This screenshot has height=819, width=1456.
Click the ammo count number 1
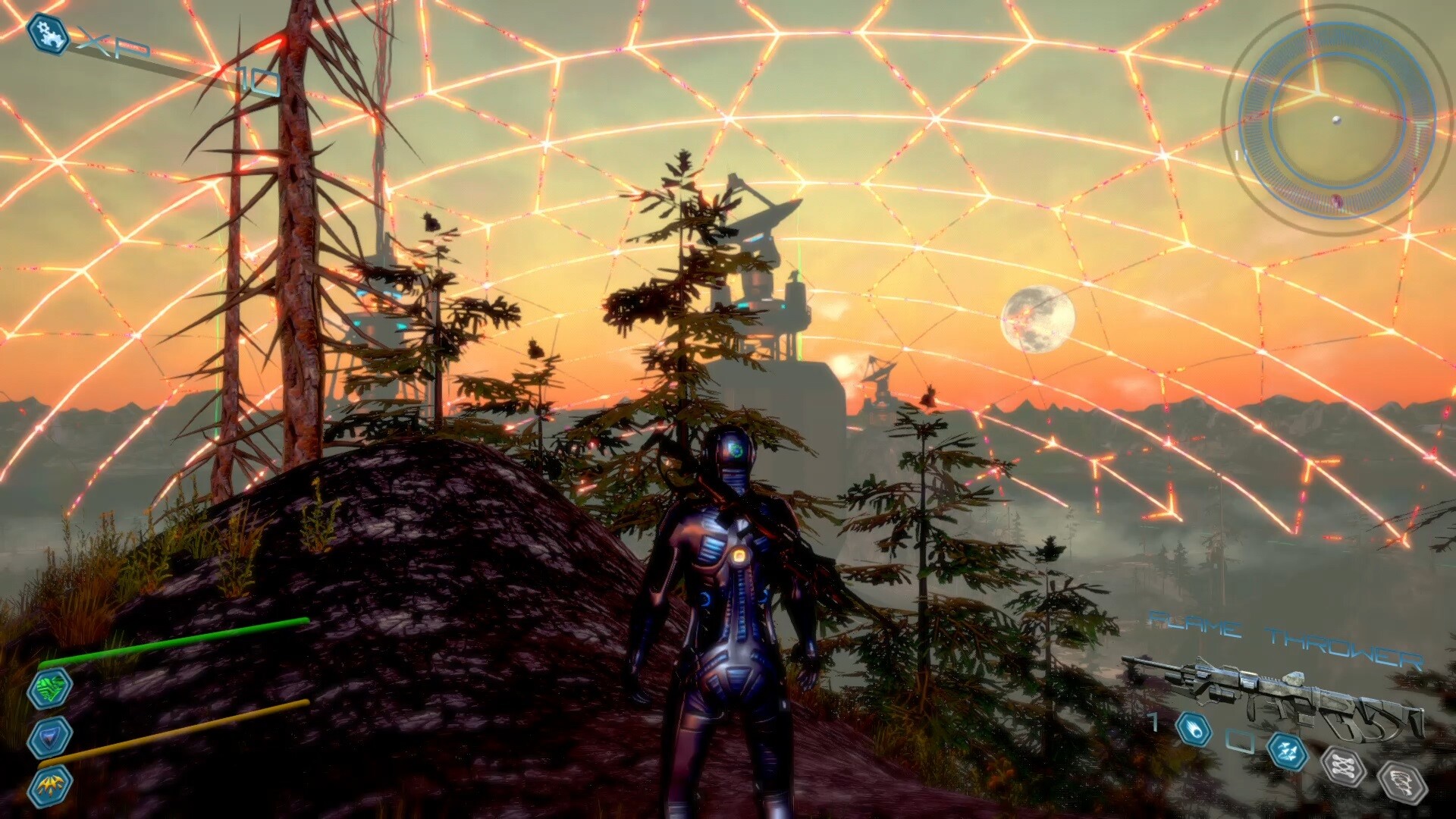click(x=1152, y=723)
